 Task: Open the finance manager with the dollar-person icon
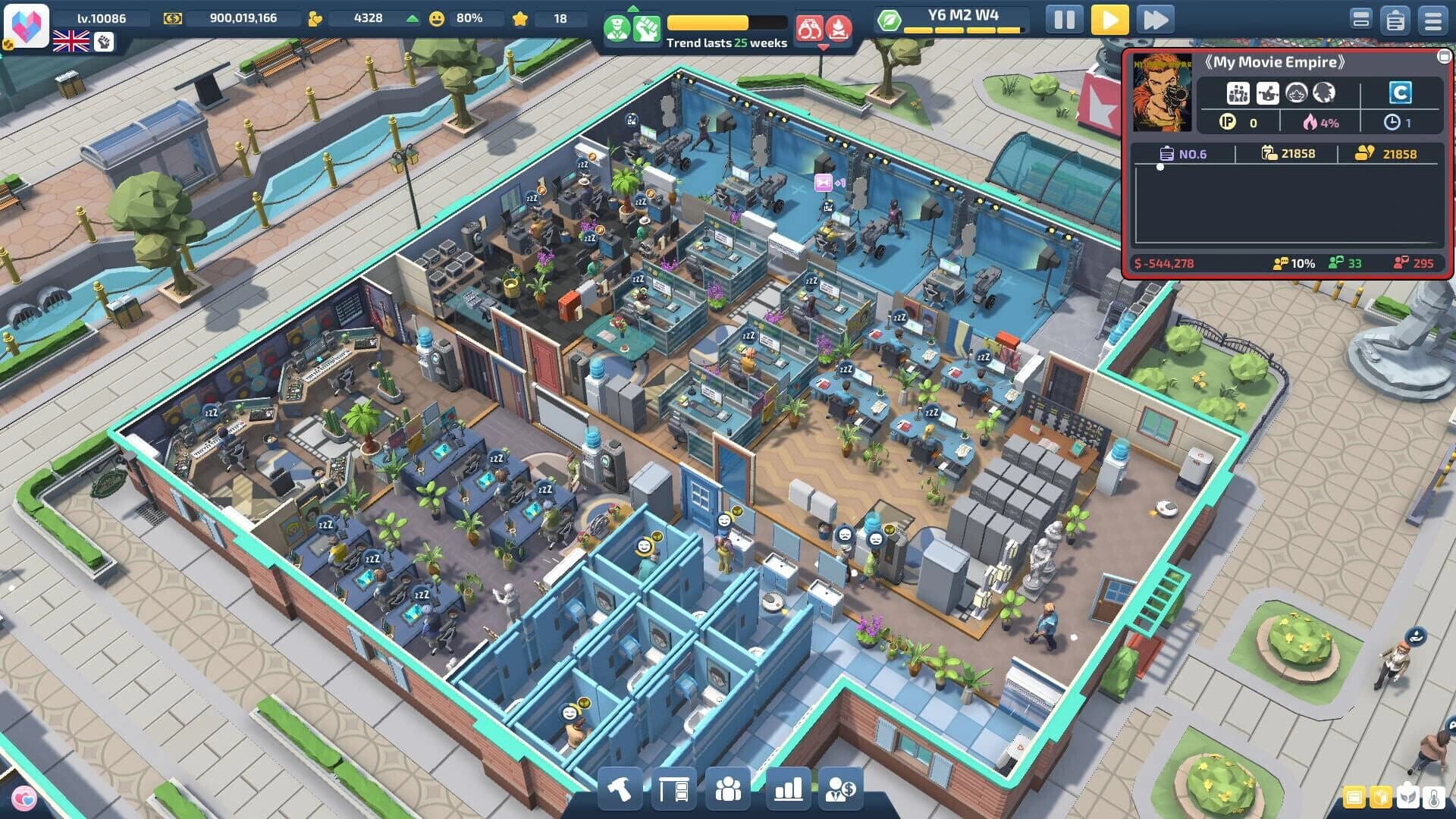[842, 789]
